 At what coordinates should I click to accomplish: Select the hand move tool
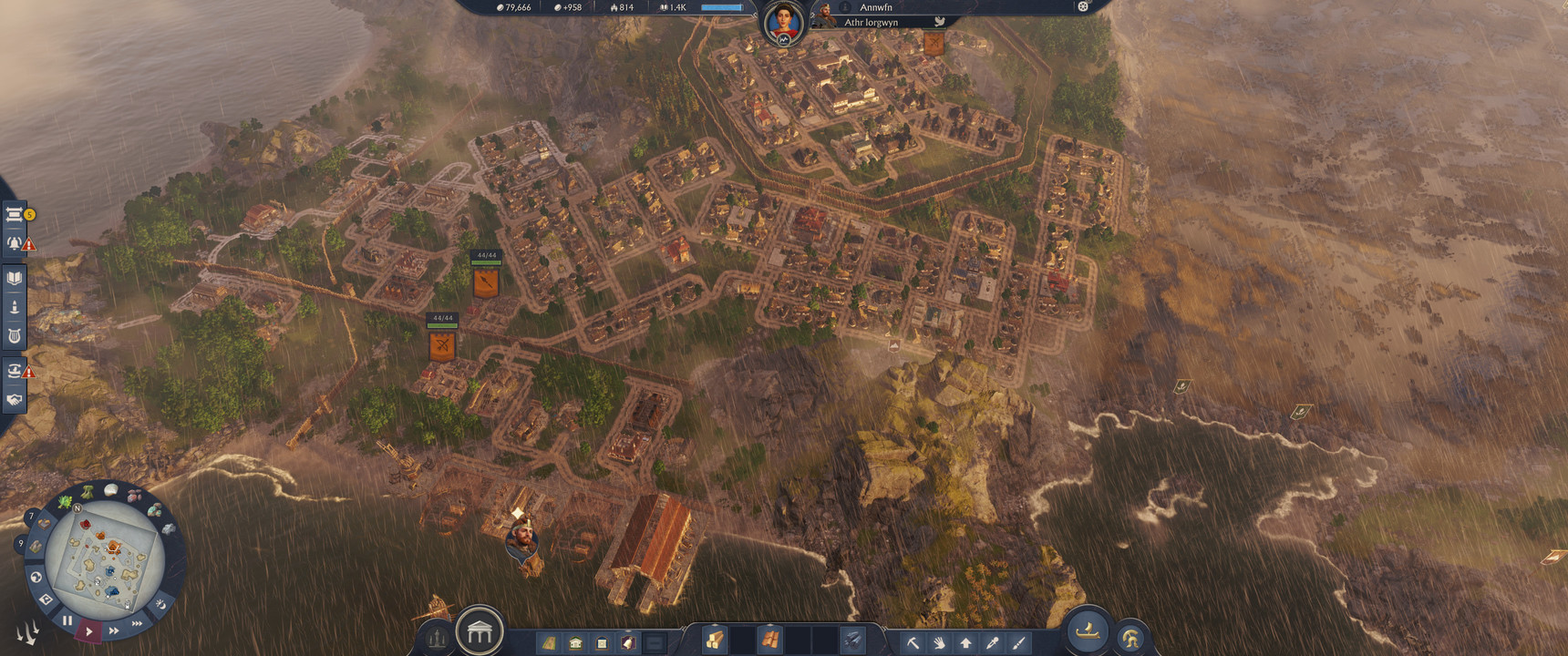click(x=939, y=642)
